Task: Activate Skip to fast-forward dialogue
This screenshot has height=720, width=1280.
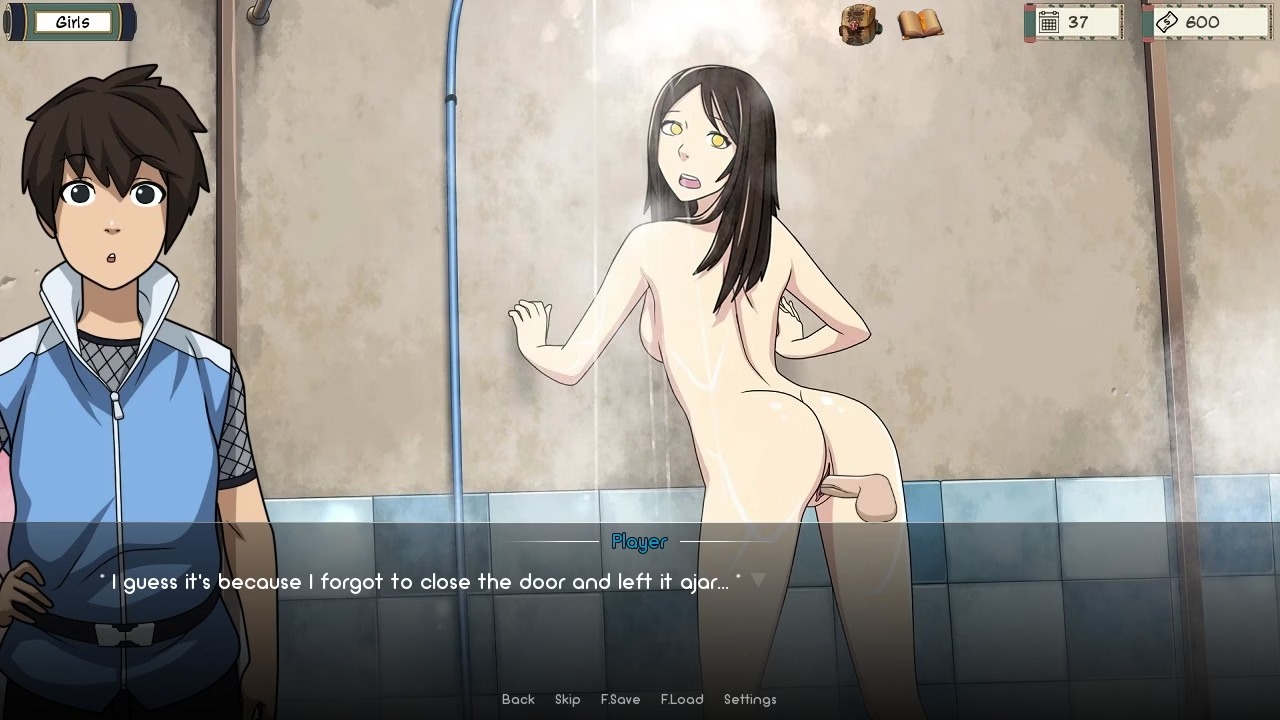Action: click(567, 700)
